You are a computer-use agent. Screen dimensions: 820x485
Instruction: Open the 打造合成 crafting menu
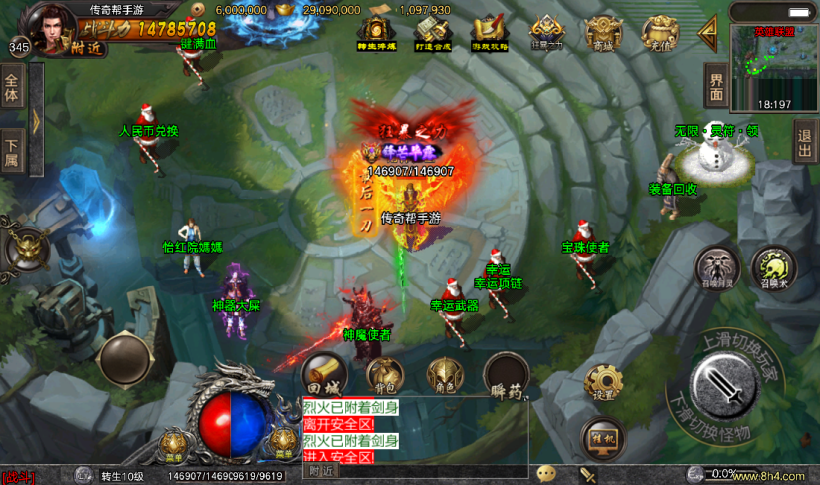point(433,33)
